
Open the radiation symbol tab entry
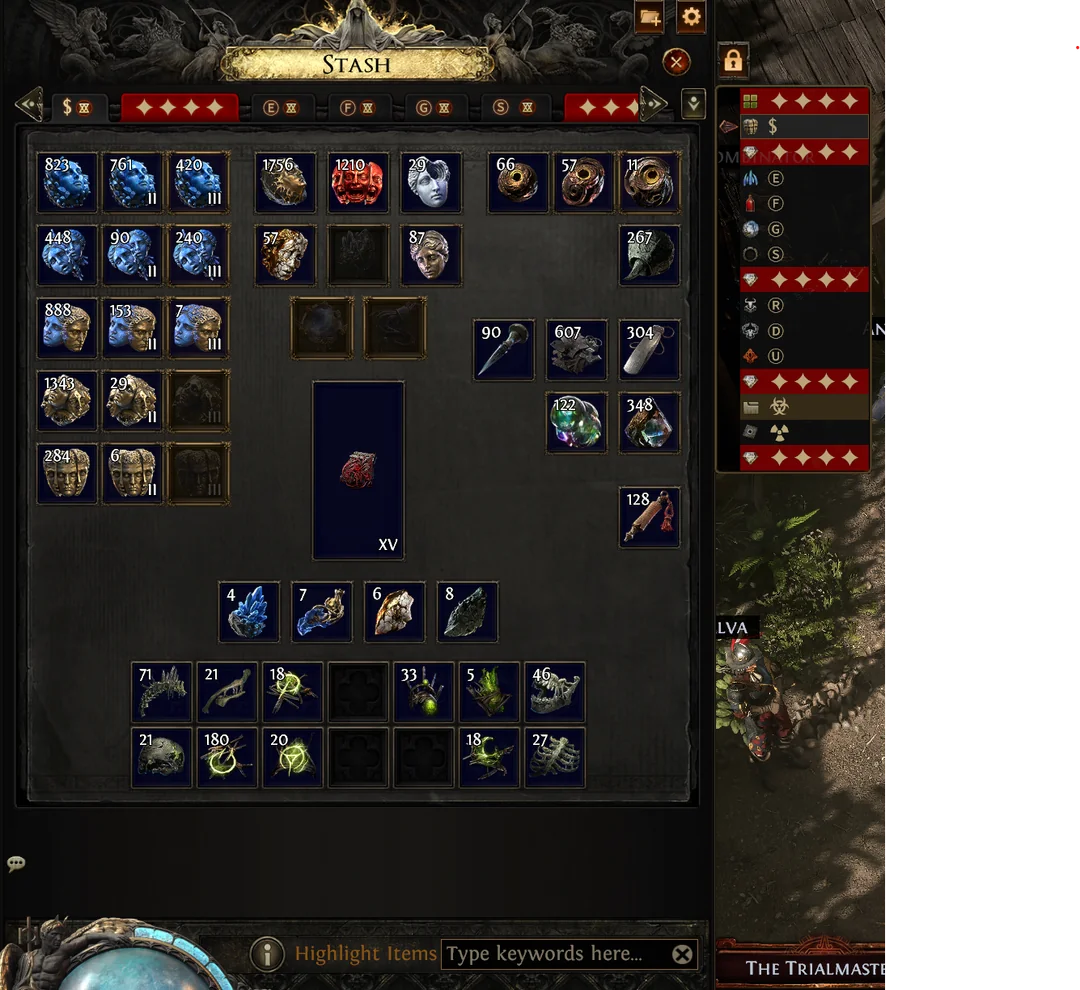point(778,432)
